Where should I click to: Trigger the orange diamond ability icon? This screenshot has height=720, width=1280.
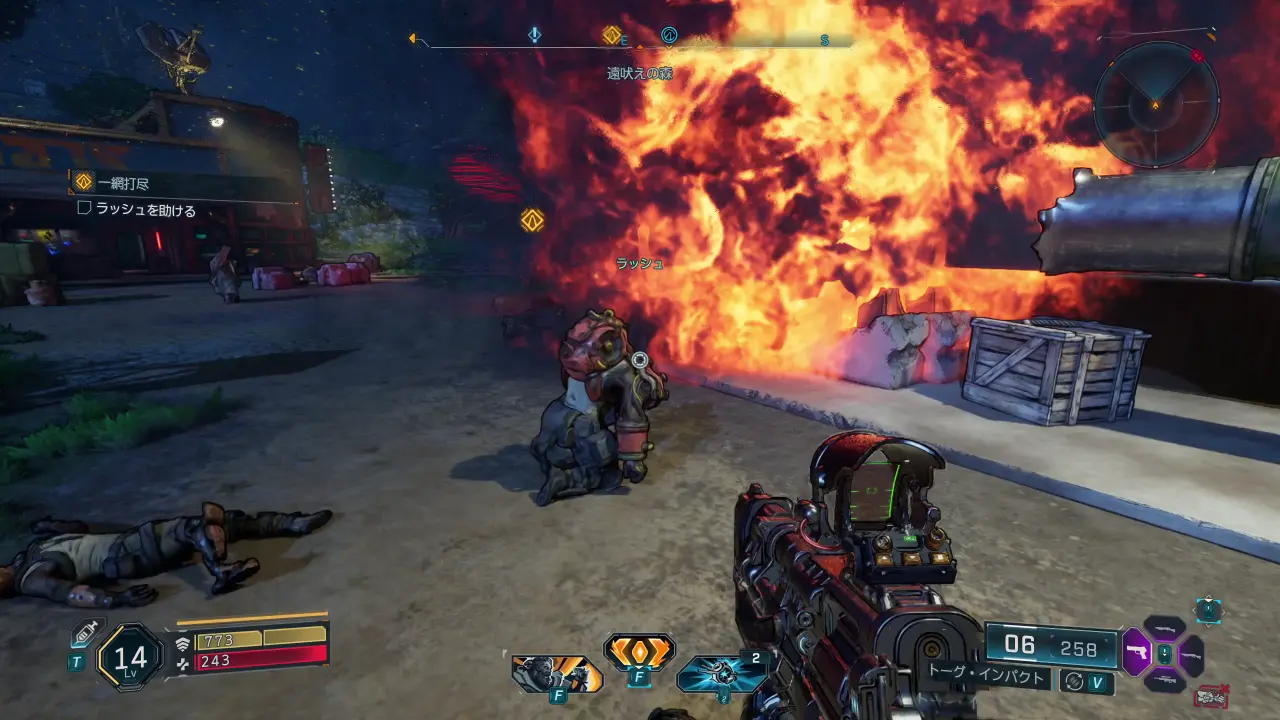[639, 652]
